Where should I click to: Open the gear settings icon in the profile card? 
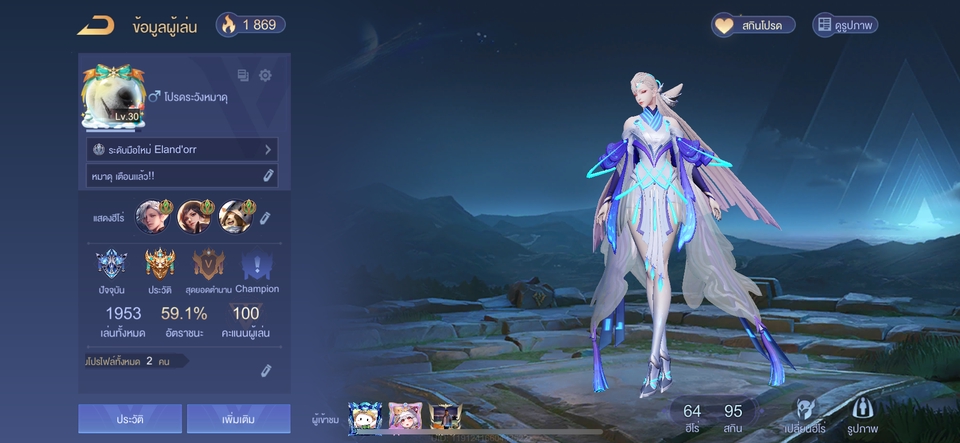click(x=265, y=75)
